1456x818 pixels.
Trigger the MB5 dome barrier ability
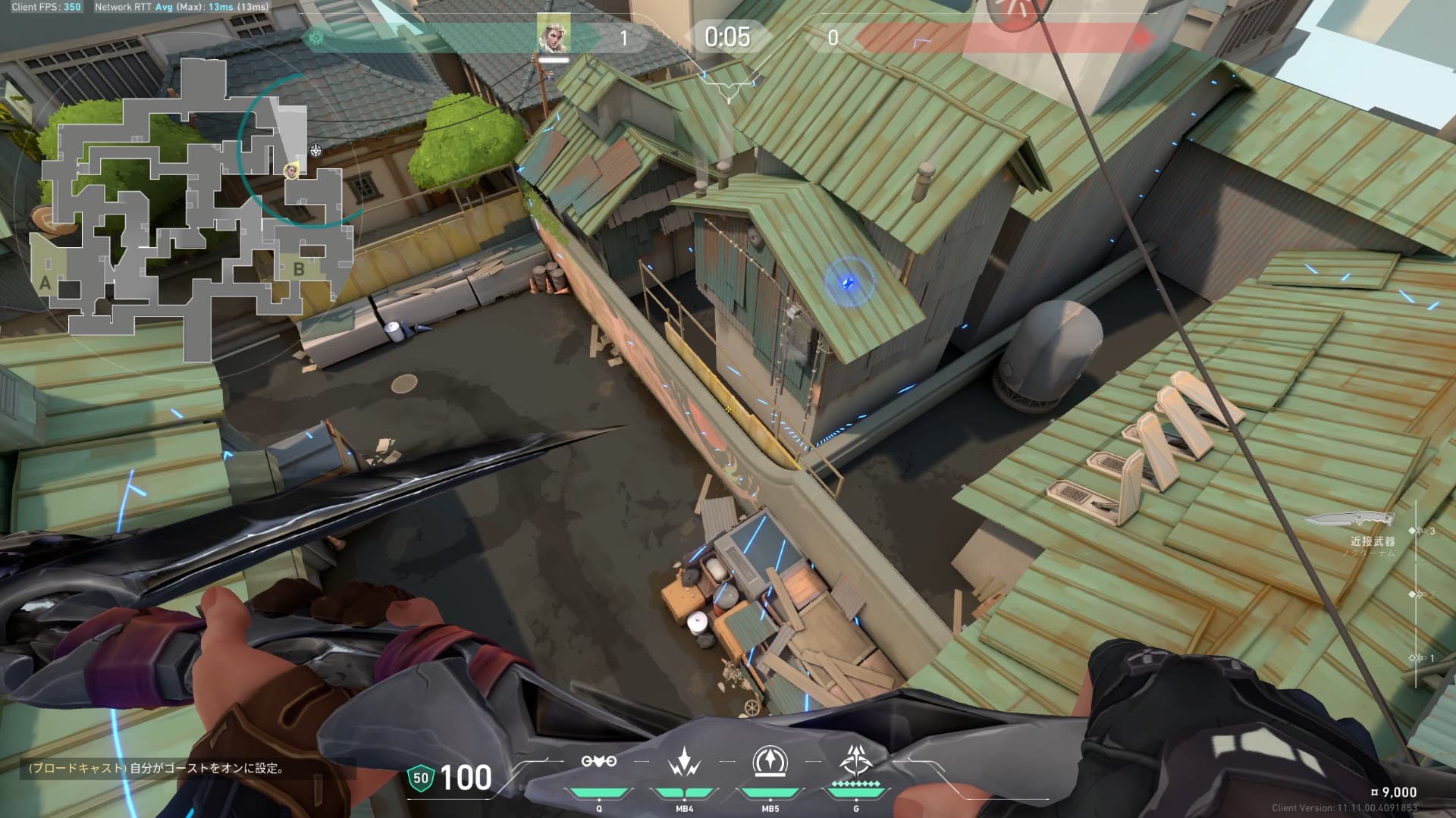770,761
